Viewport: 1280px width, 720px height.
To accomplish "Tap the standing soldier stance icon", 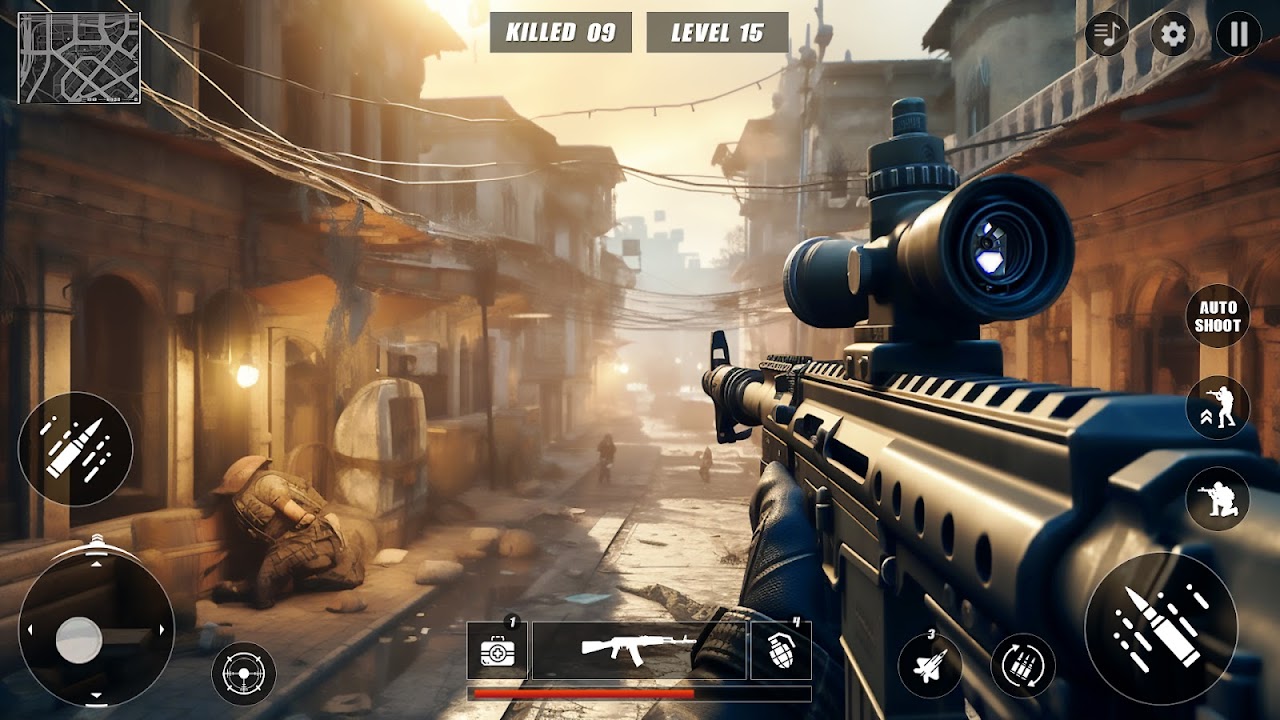I will tap(1217, 408).
